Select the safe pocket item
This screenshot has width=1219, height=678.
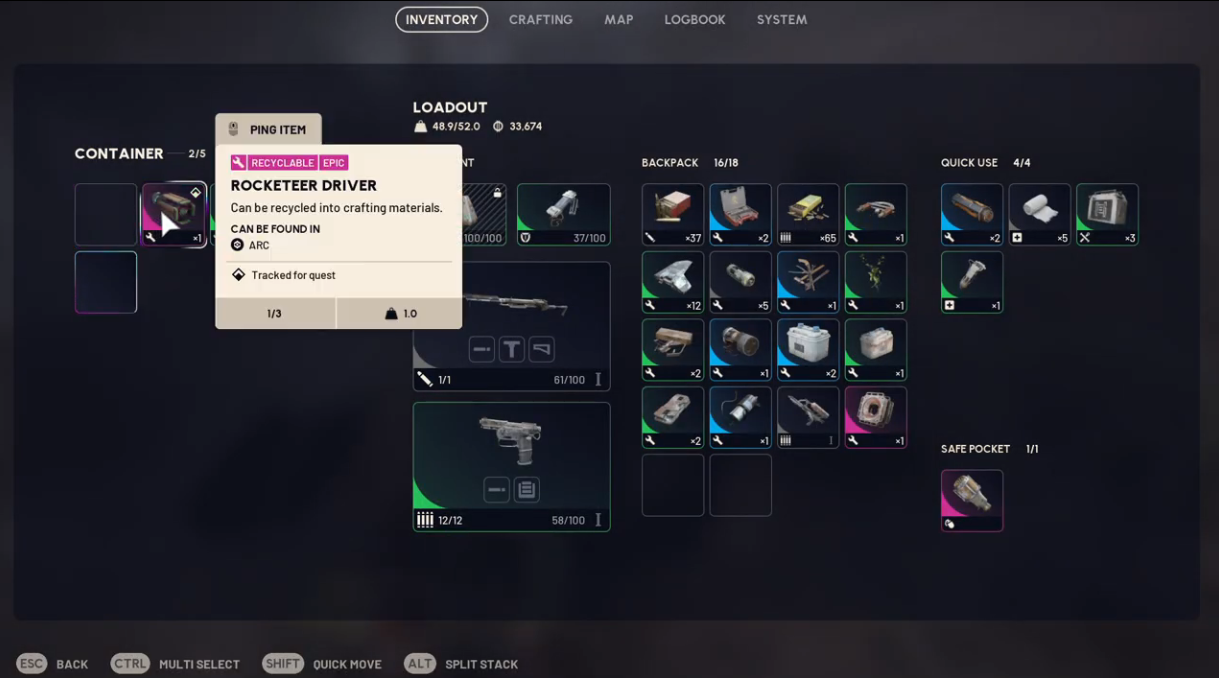click(971, 500)
